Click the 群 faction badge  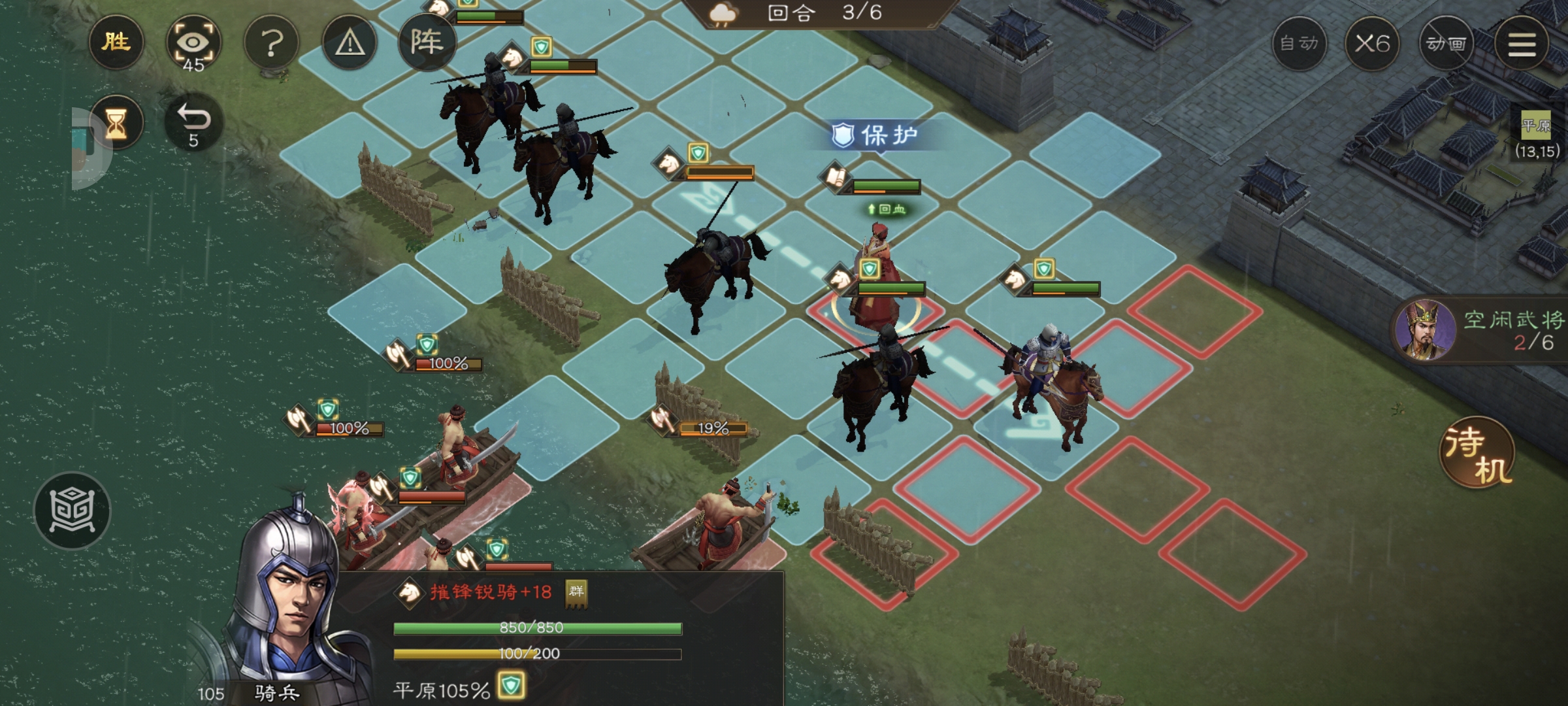tap(576, 592)
